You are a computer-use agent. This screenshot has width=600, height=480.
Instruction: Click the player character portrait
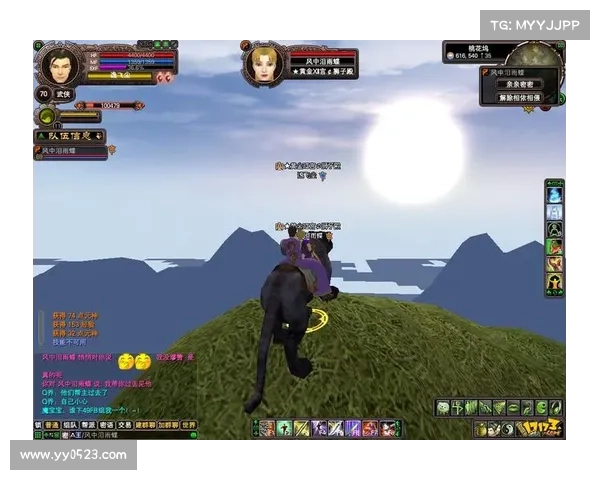pos(59,65)
